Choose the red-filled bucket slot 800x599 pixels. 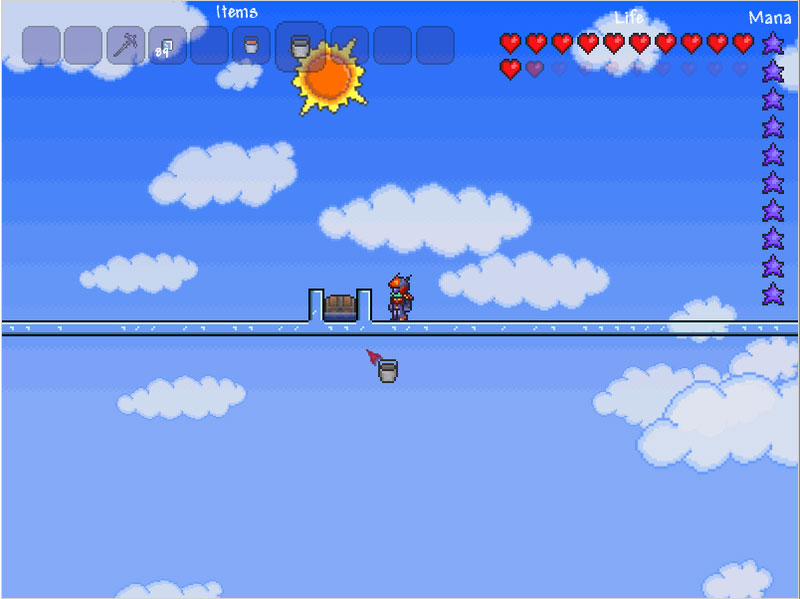tap(251, 45)
